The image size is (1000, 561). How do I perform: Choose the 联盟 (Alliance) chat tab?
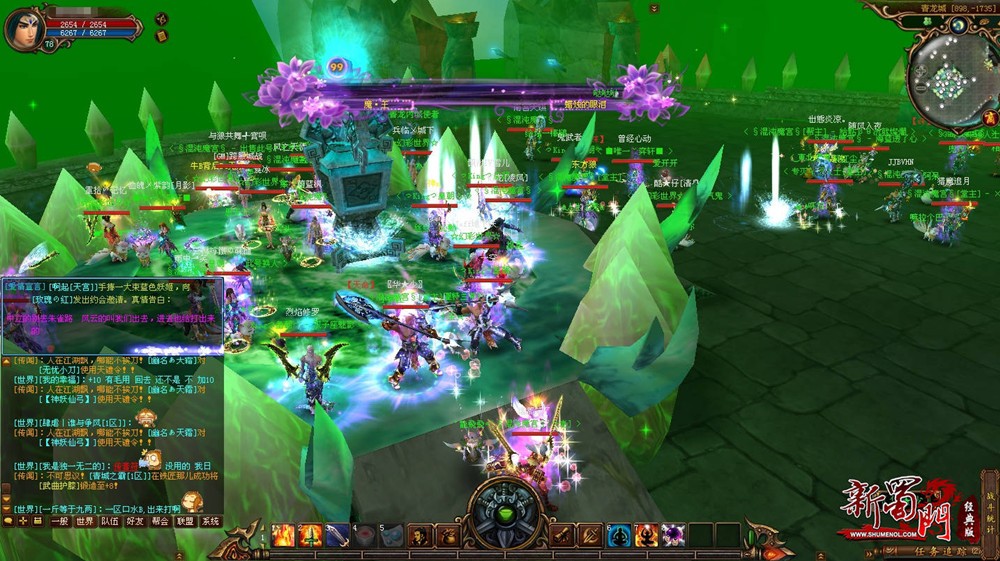pyautogui.click(x=185, y=521)
